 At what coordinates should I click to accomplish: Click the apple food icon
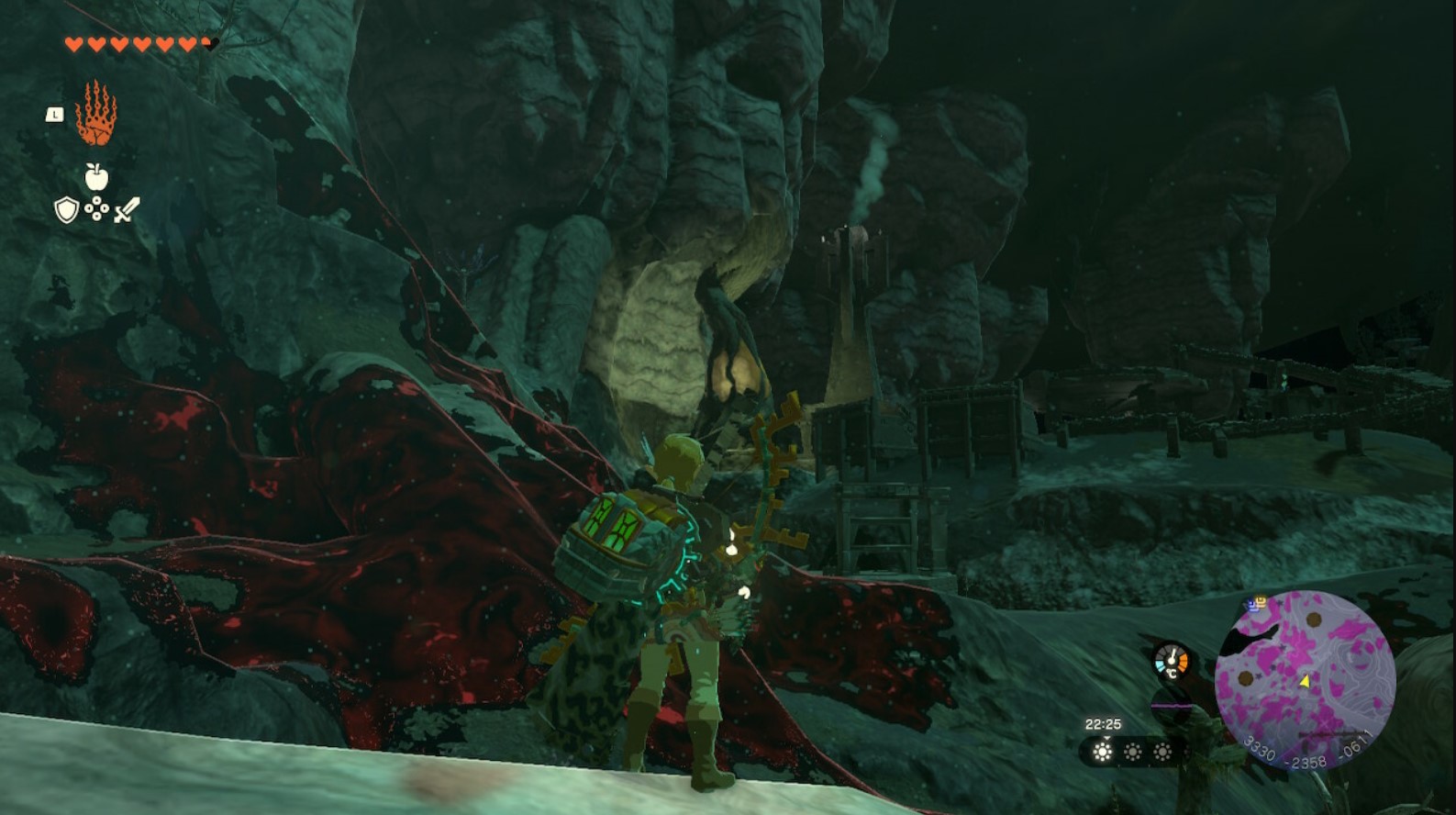coord(95,177)
